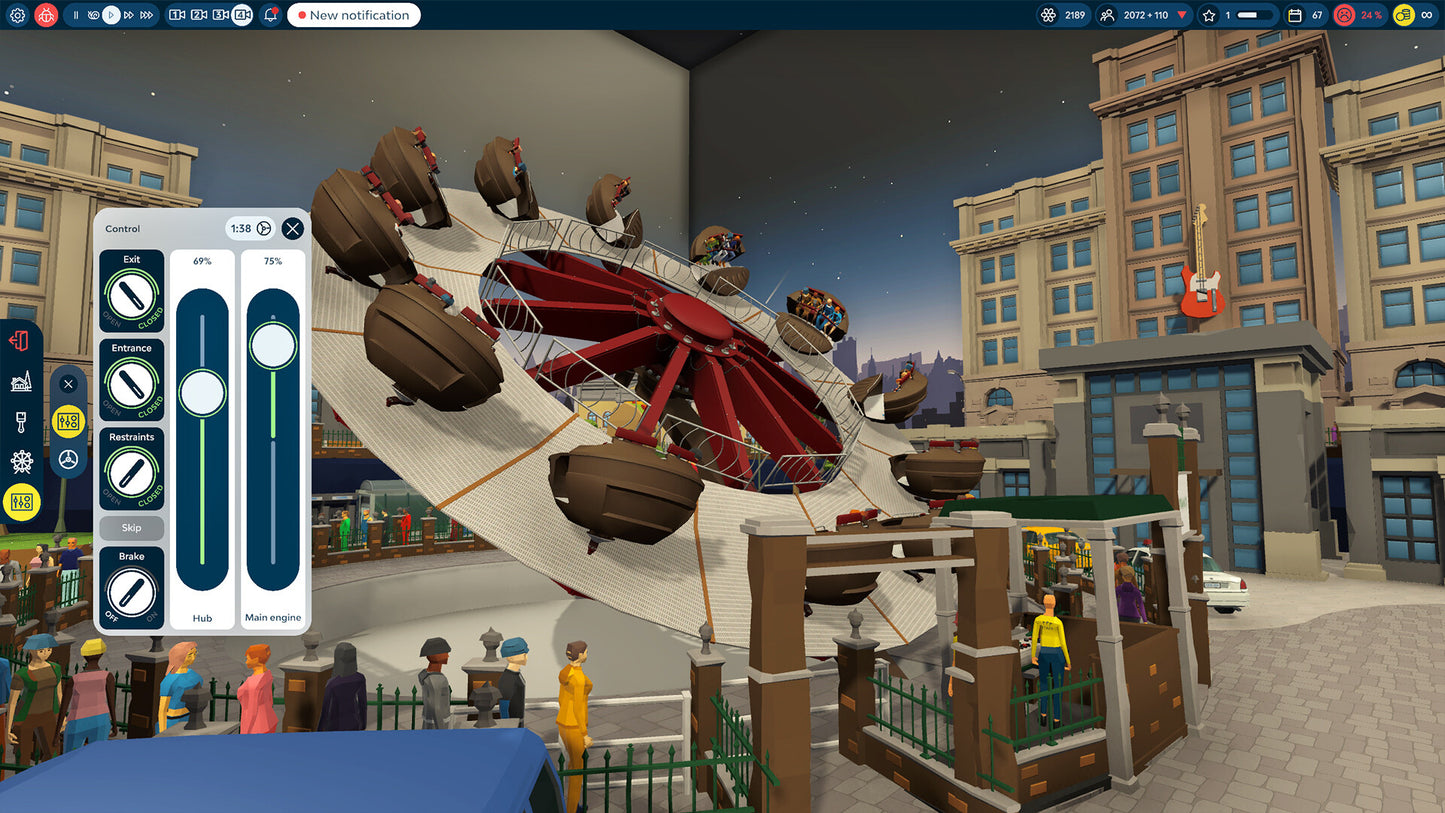Click the red bug report button
The image size is (1445, 813).
[46, 15]
